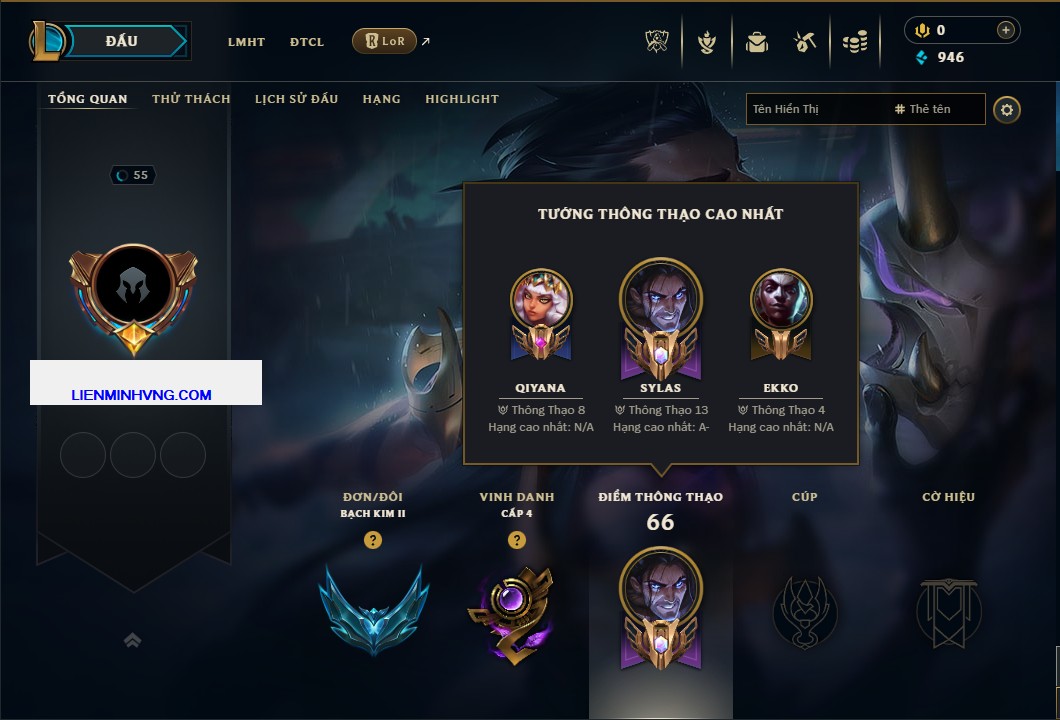1060x720 pixels.
Task: Open the profile gear settings
Action: (1007, 109)
